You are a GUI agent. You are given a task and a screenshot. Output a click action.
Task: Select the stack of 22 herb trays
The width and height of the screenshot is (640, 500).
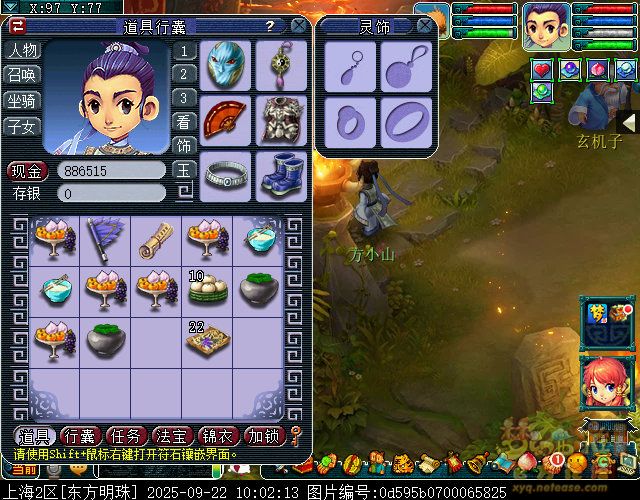tap(204, 340)
